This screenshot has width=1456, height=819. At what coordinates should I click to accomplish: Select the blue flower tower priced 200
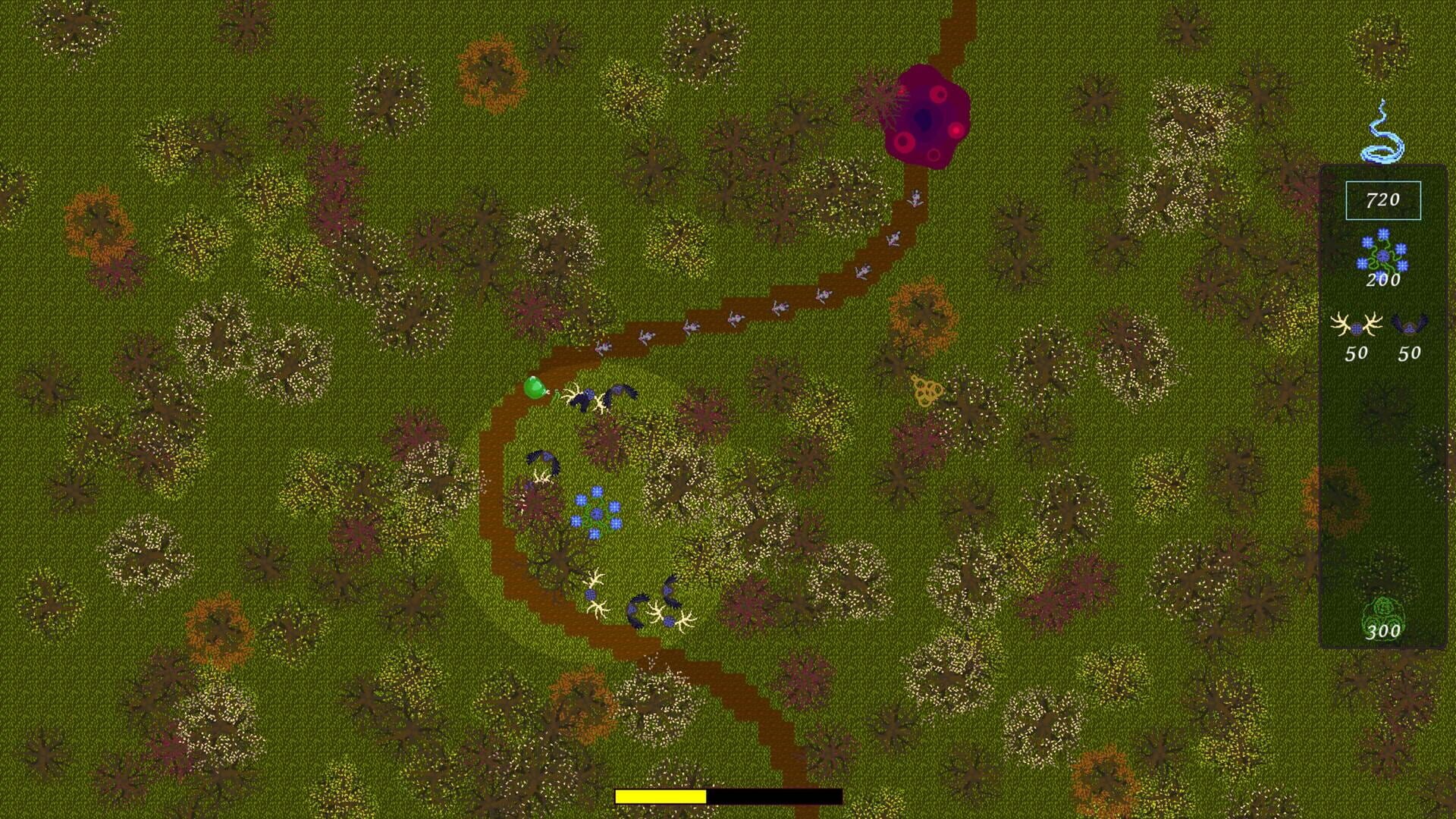pyautogui.click(x=1382, y=254)
